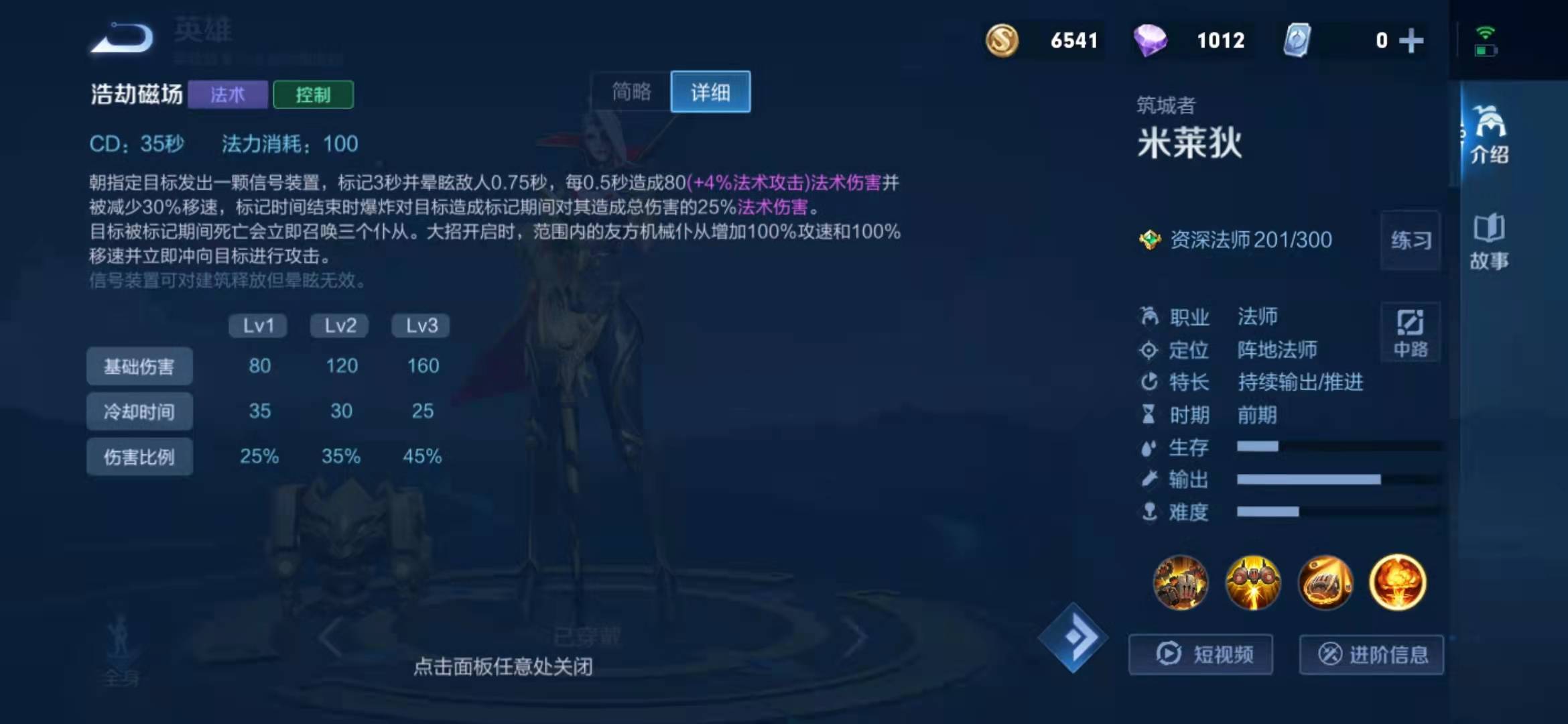1568x724 pixels.
Task: Click the 资深法师 mastery badge icon
Action: tap(1151, 240)
